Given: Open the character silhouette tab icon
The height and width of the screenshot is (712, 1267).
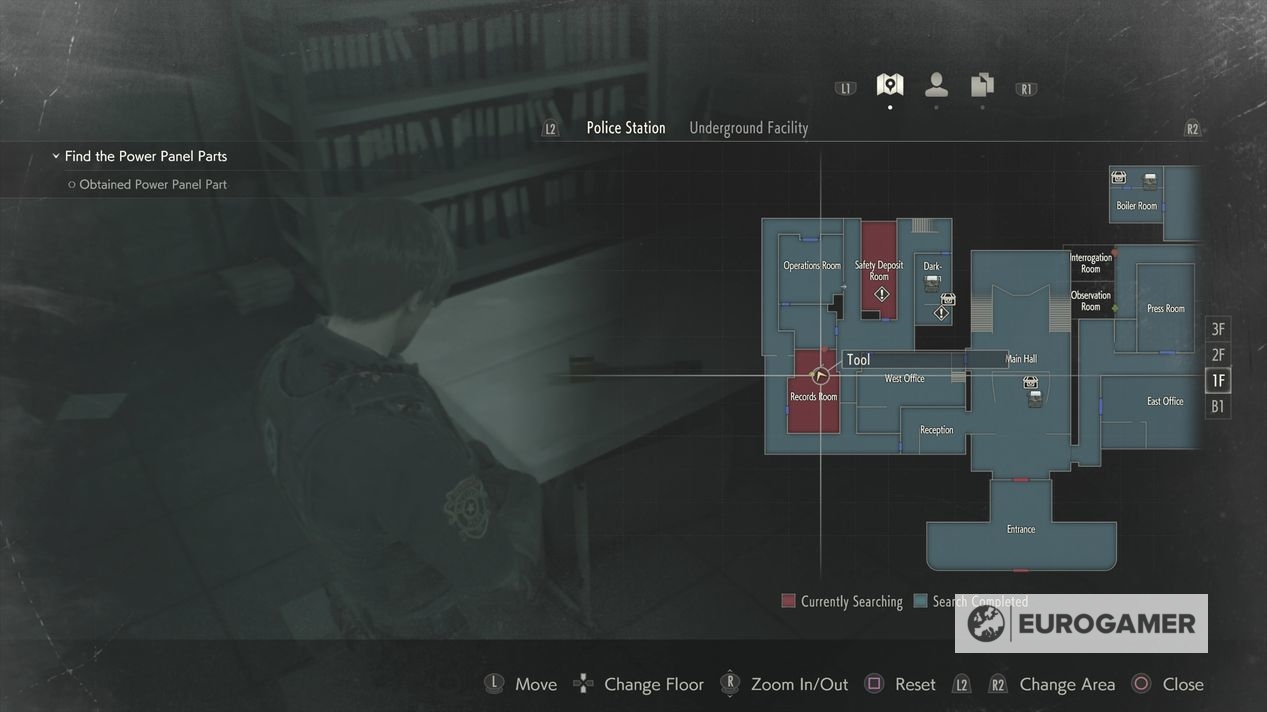Looking at the screenshot, I should click(x=936, y=85).
